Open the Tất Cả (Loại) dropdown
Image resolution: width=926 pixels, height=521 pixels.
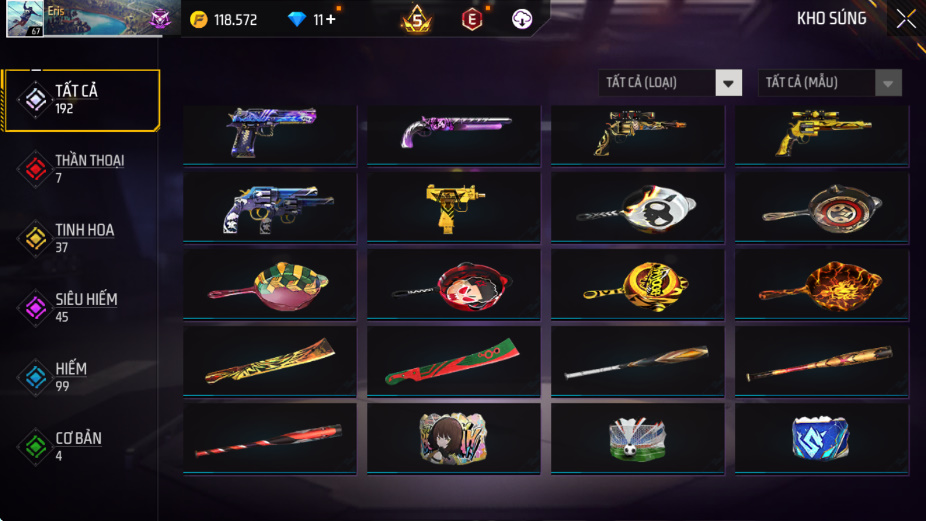671,83
